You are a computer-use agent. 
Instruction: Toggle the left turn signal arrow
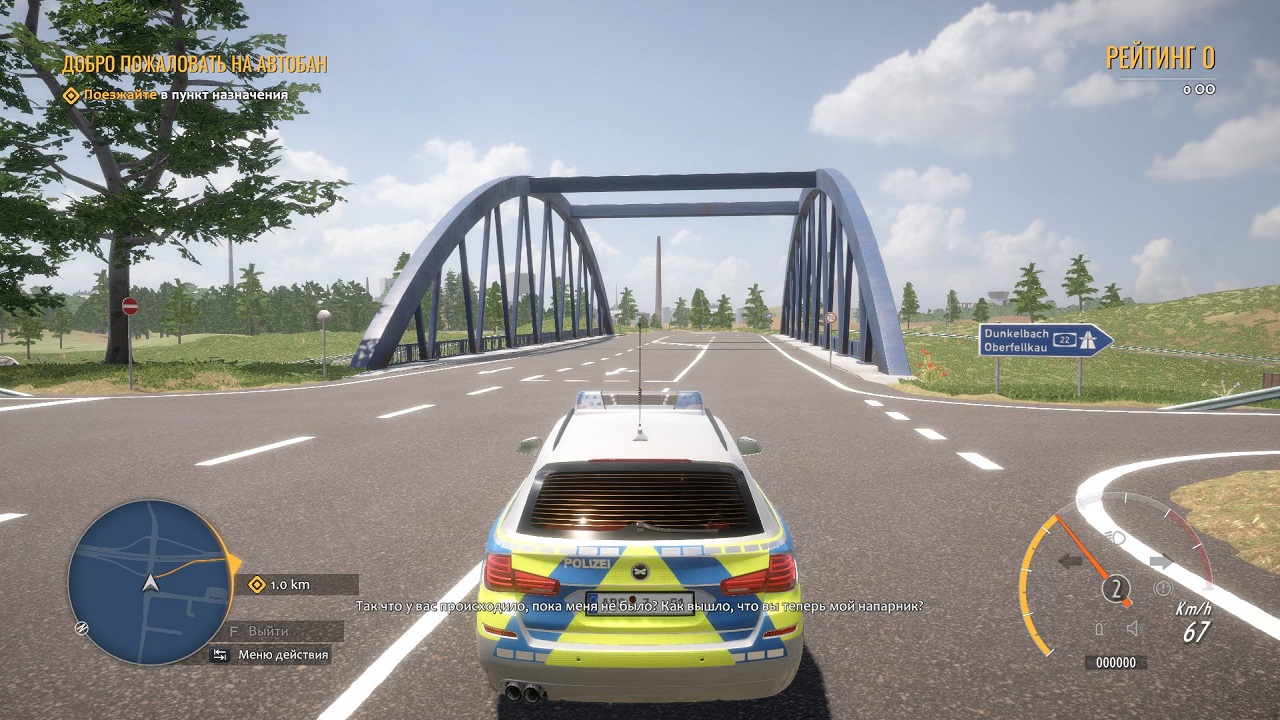1070,560
